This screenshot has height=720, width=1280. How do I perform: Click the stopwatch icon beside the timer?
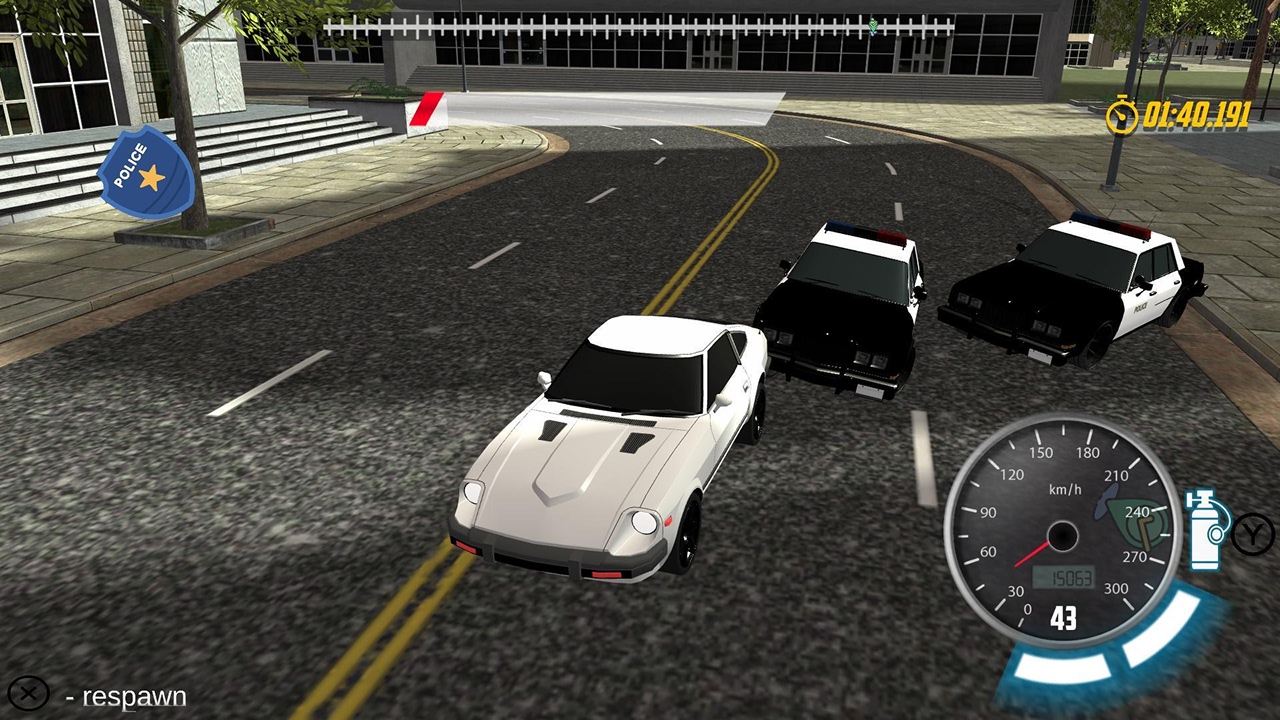[x=1124, y=116]
